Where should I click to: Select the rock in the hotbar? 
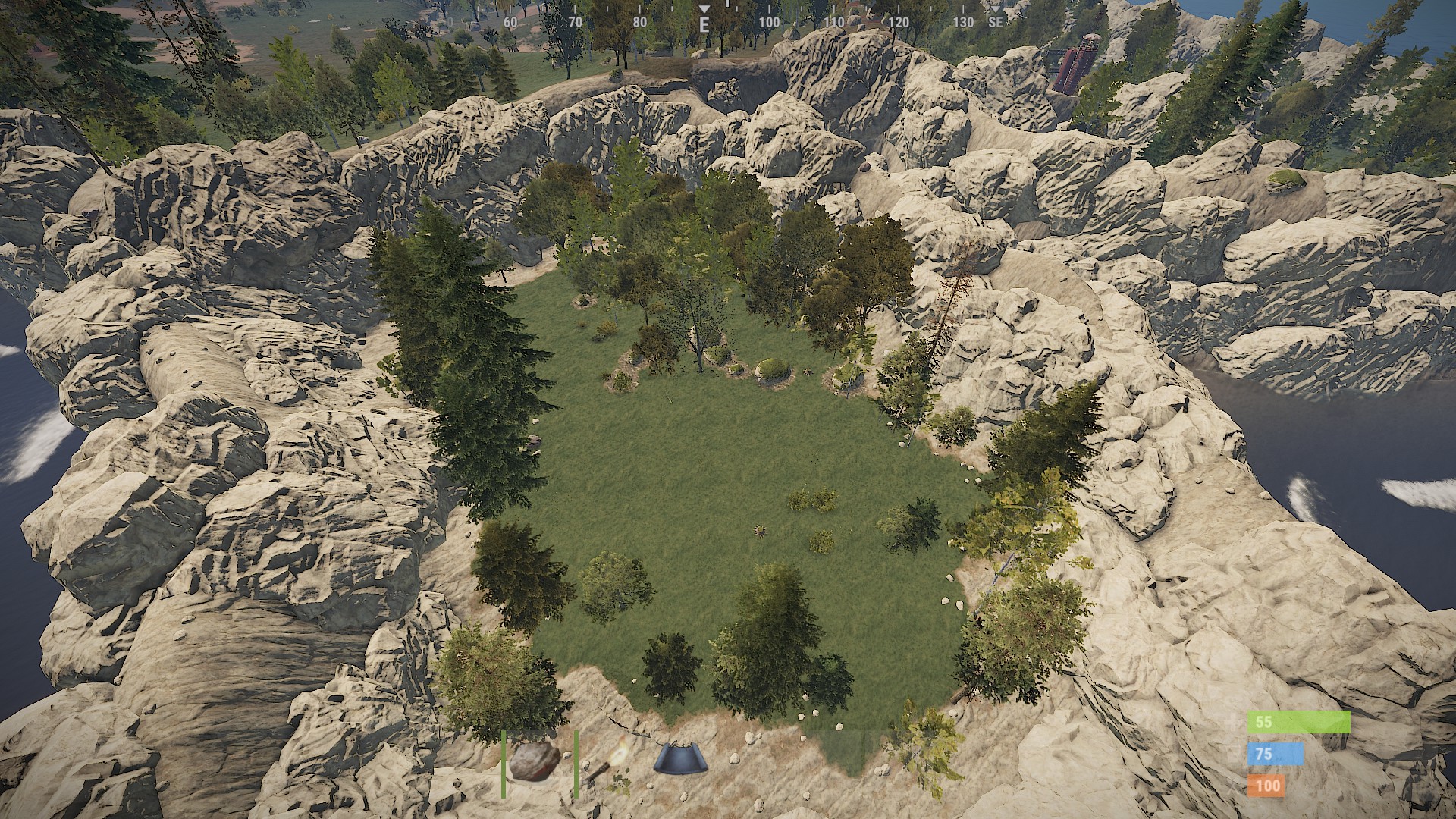coord(535,762)
